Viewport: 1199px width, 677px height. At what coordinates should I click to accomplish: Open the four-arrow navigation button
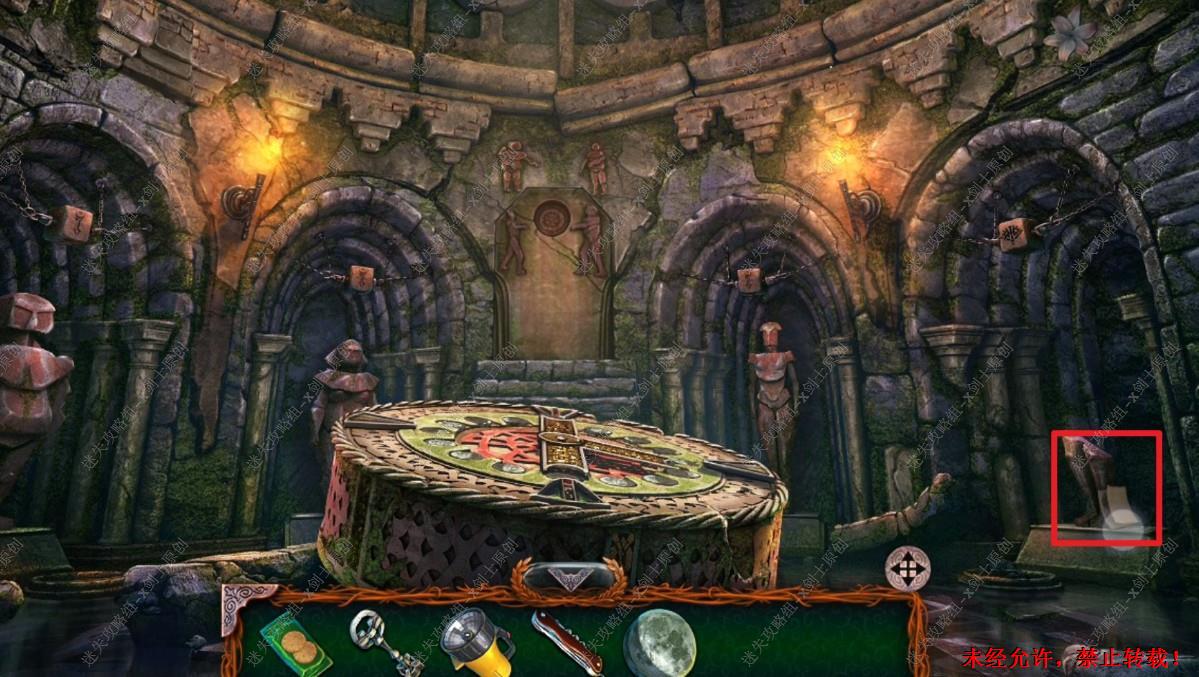click(907, 569)
